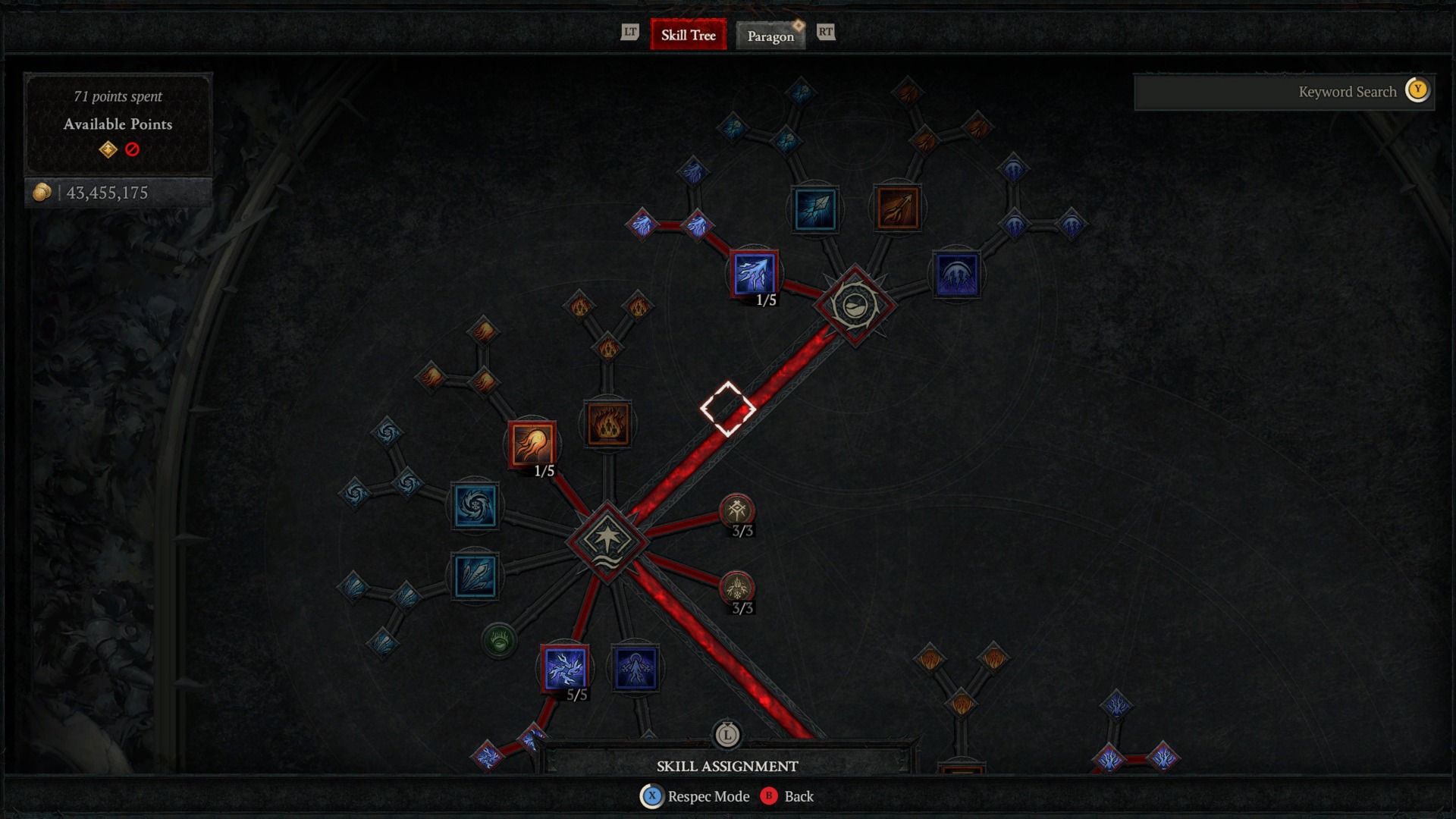The image size is (1456, 819).
Task: Select the lower 3/3 passive node
Action: pos(737,588)
